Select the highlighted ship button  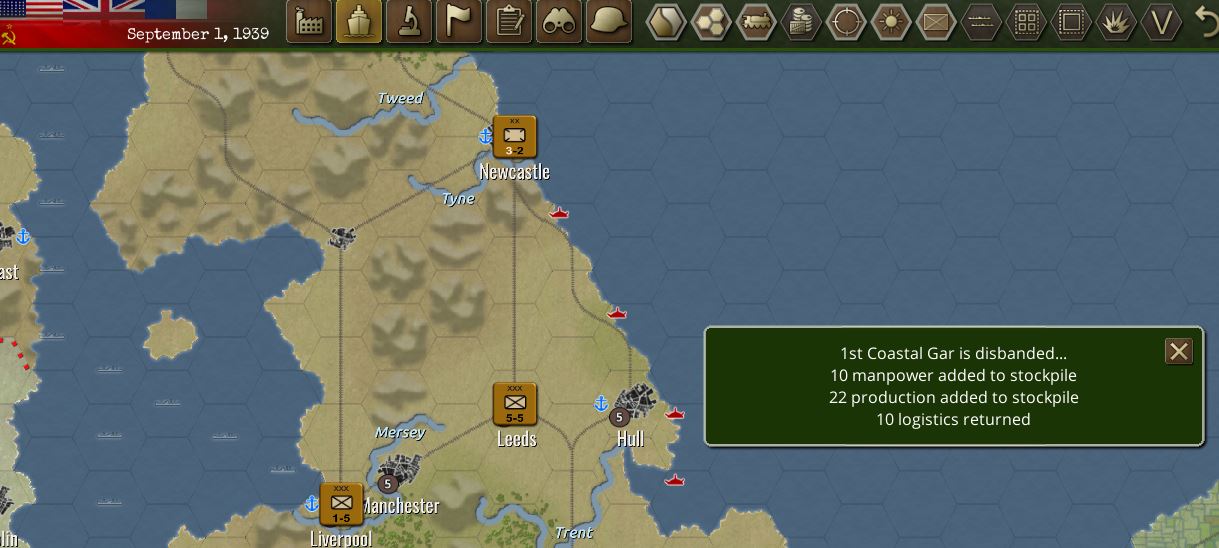[x=358, y=21]
